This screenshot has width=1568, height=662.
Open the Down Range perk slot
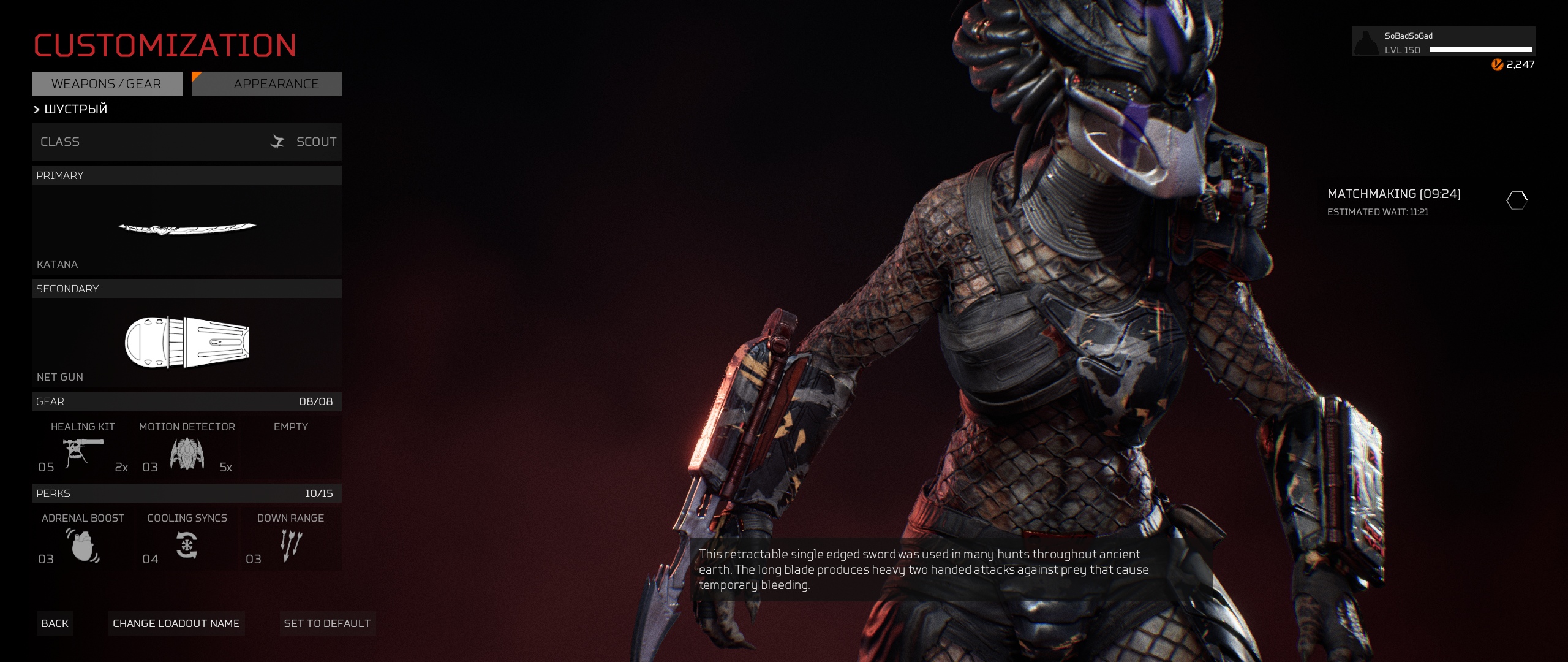point(290,541)
